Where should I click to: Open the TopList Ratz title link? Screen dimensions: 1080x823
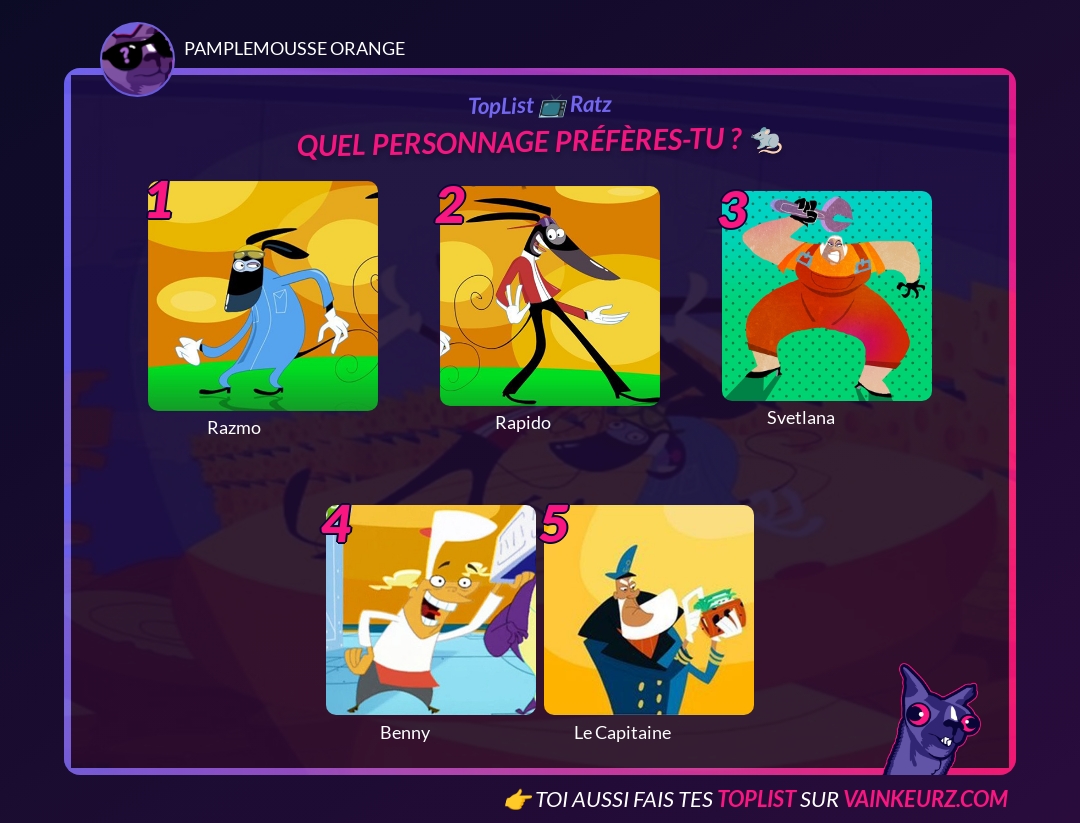[x=539, y=105]
